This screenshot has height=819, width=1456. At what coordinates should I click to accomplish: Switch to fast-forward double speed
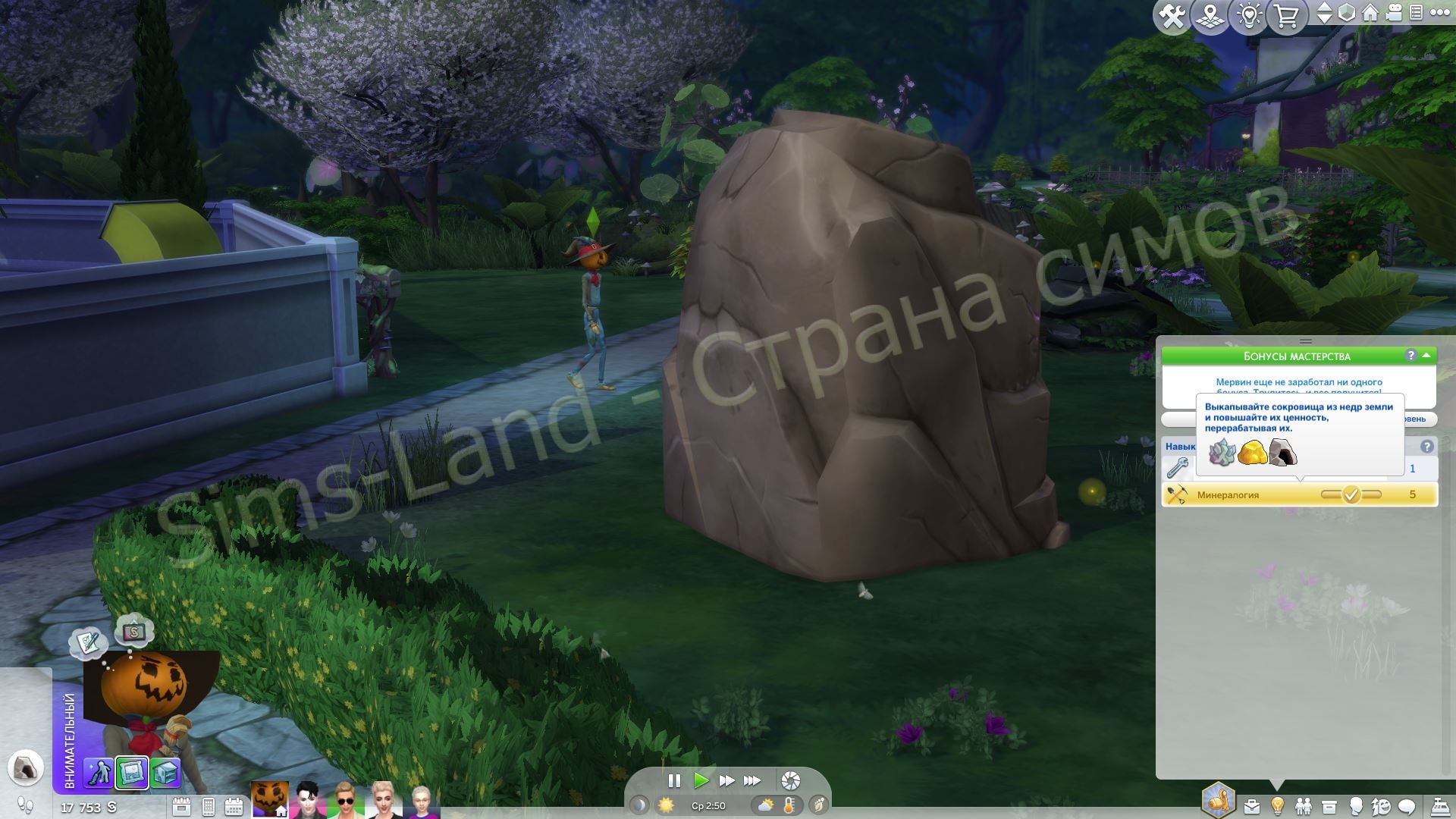click(x=726, y=780)
